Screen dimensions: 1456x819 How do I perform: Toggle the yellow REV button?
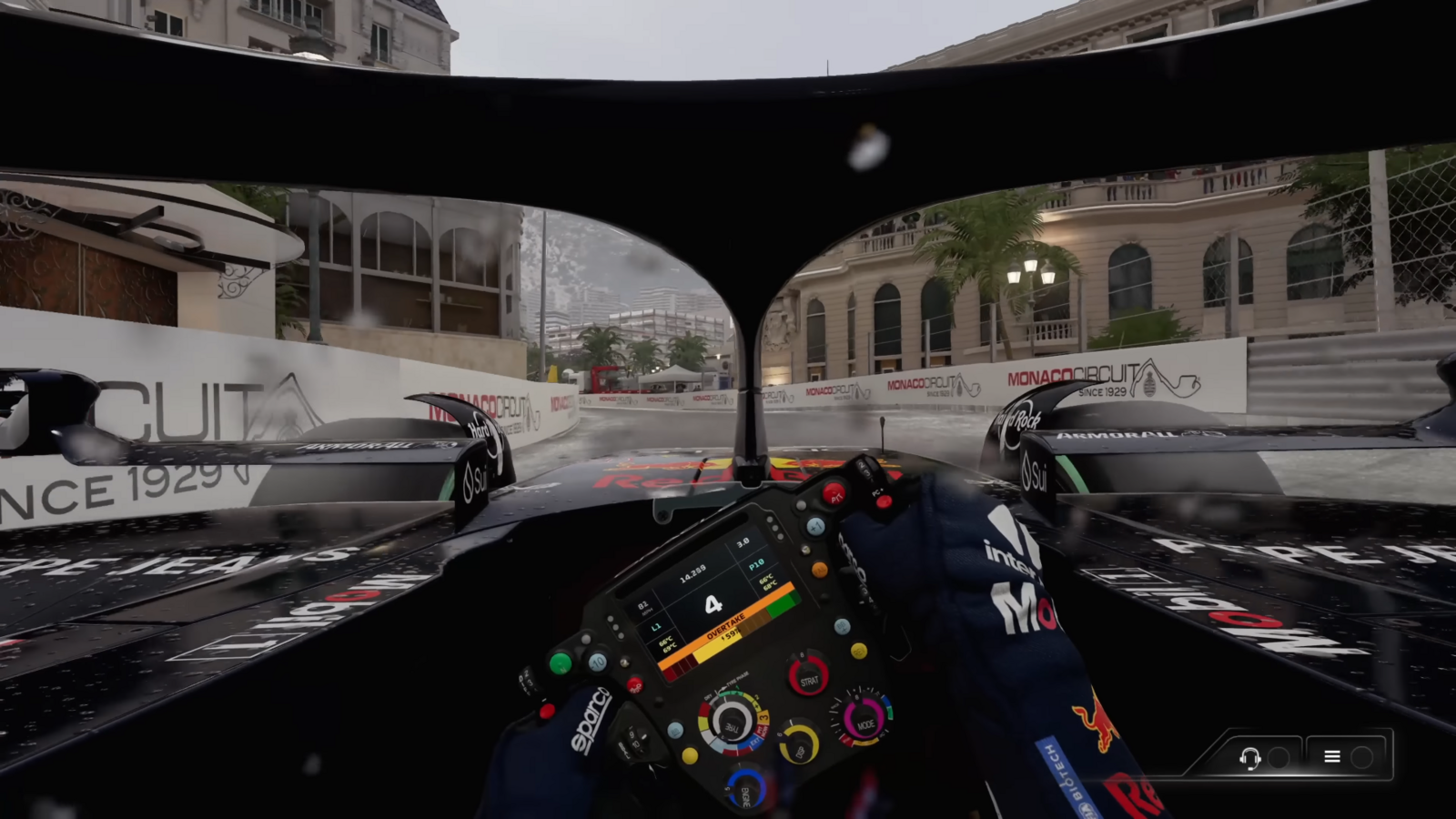(858, 651)
